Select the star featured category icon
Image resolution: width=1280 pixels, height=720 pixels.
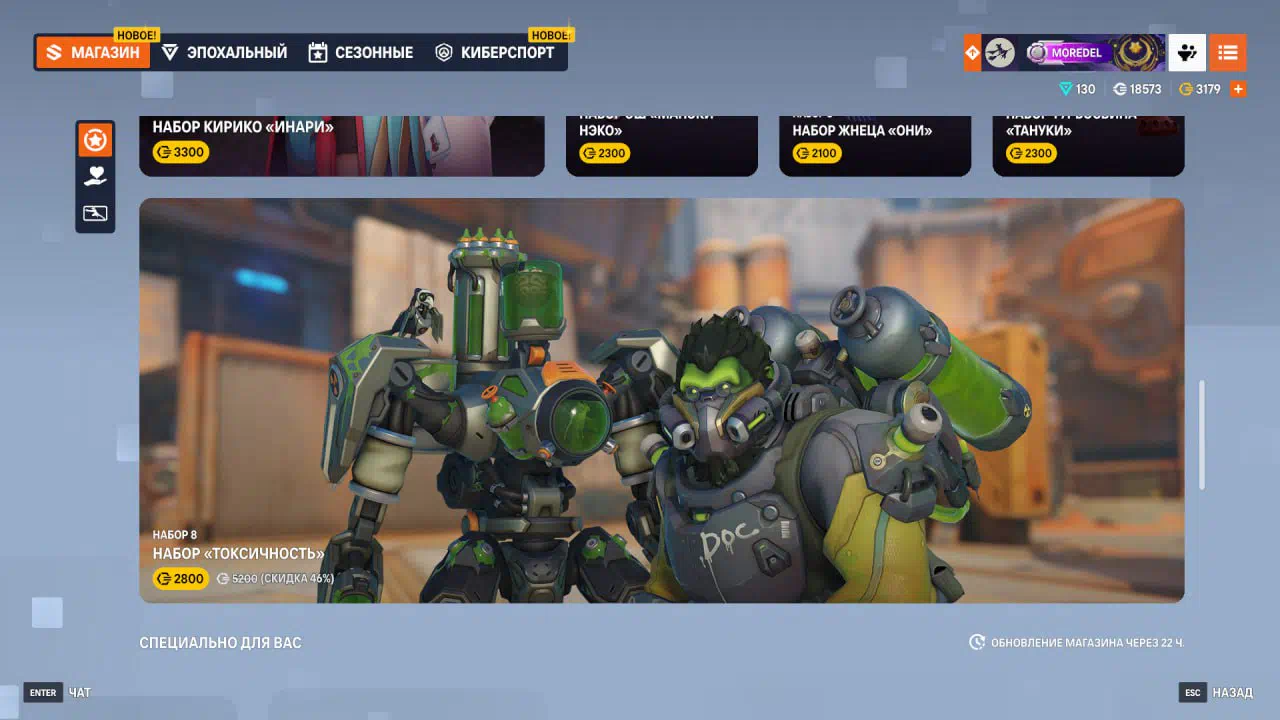[x=95, y=140]
